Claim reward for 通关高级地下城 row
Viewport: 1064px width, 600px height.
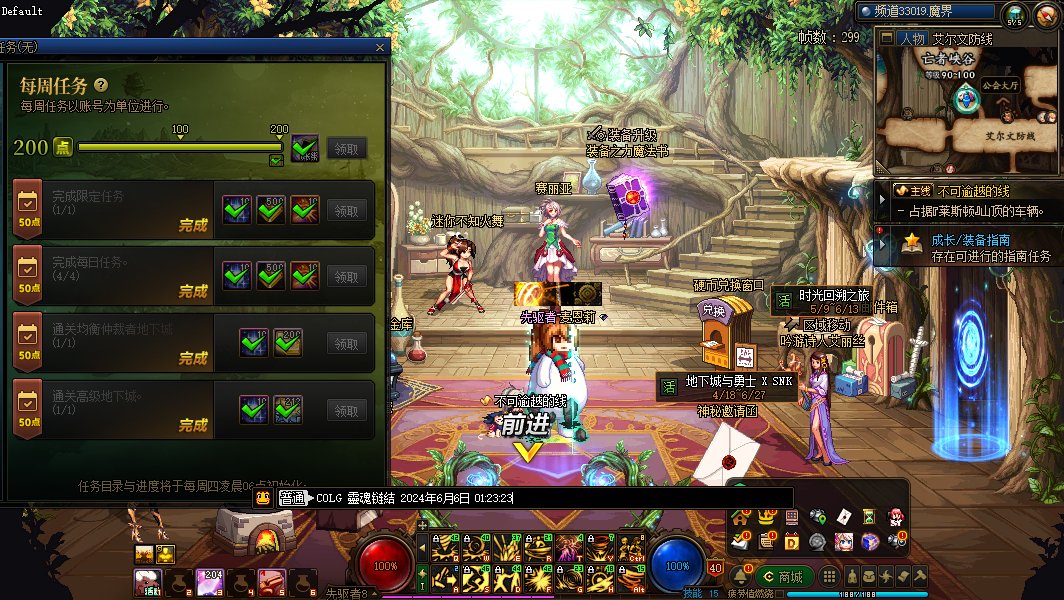[346, 411]
